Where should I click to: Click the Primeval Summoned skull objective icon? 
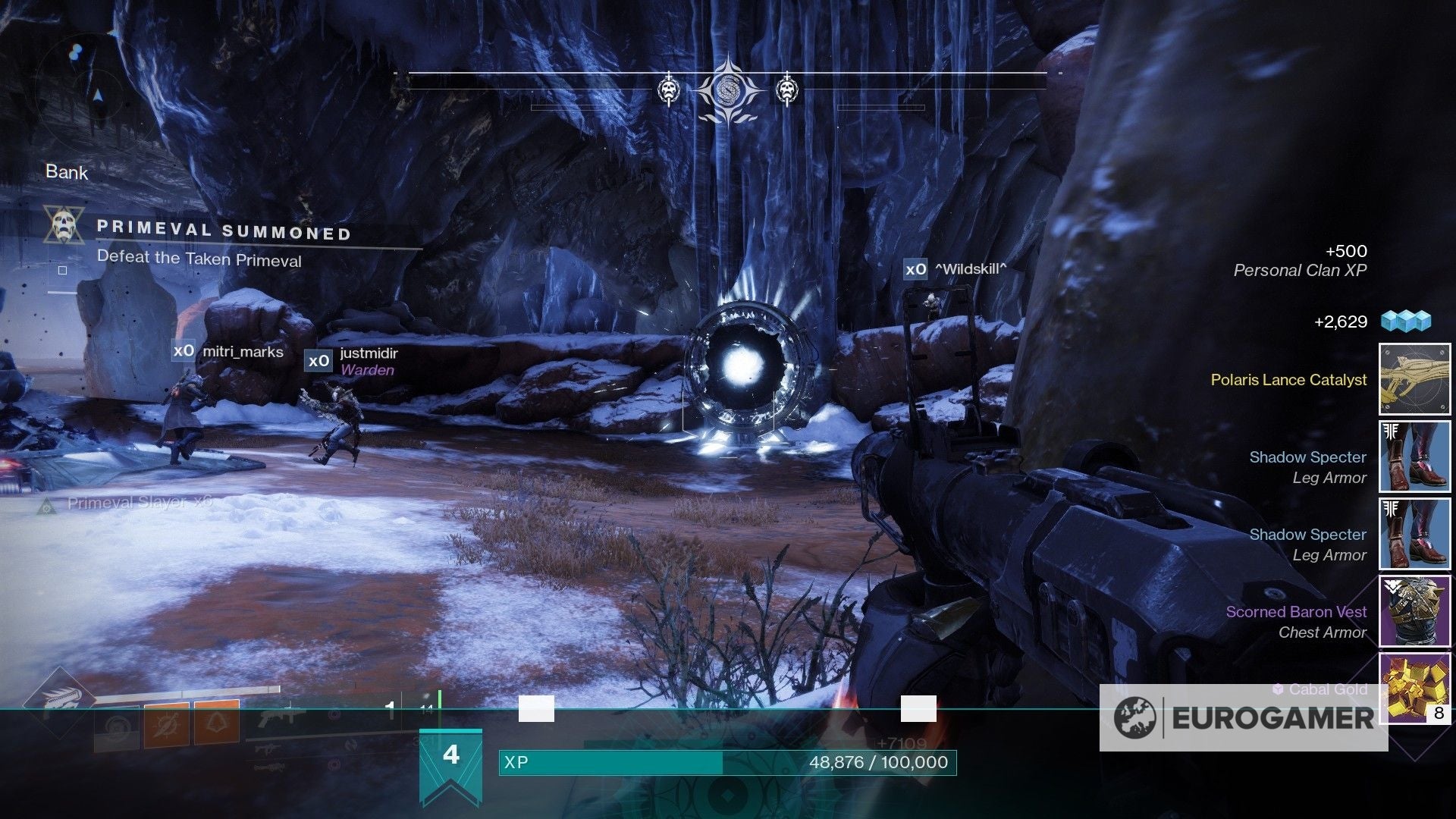click(64, 225)
